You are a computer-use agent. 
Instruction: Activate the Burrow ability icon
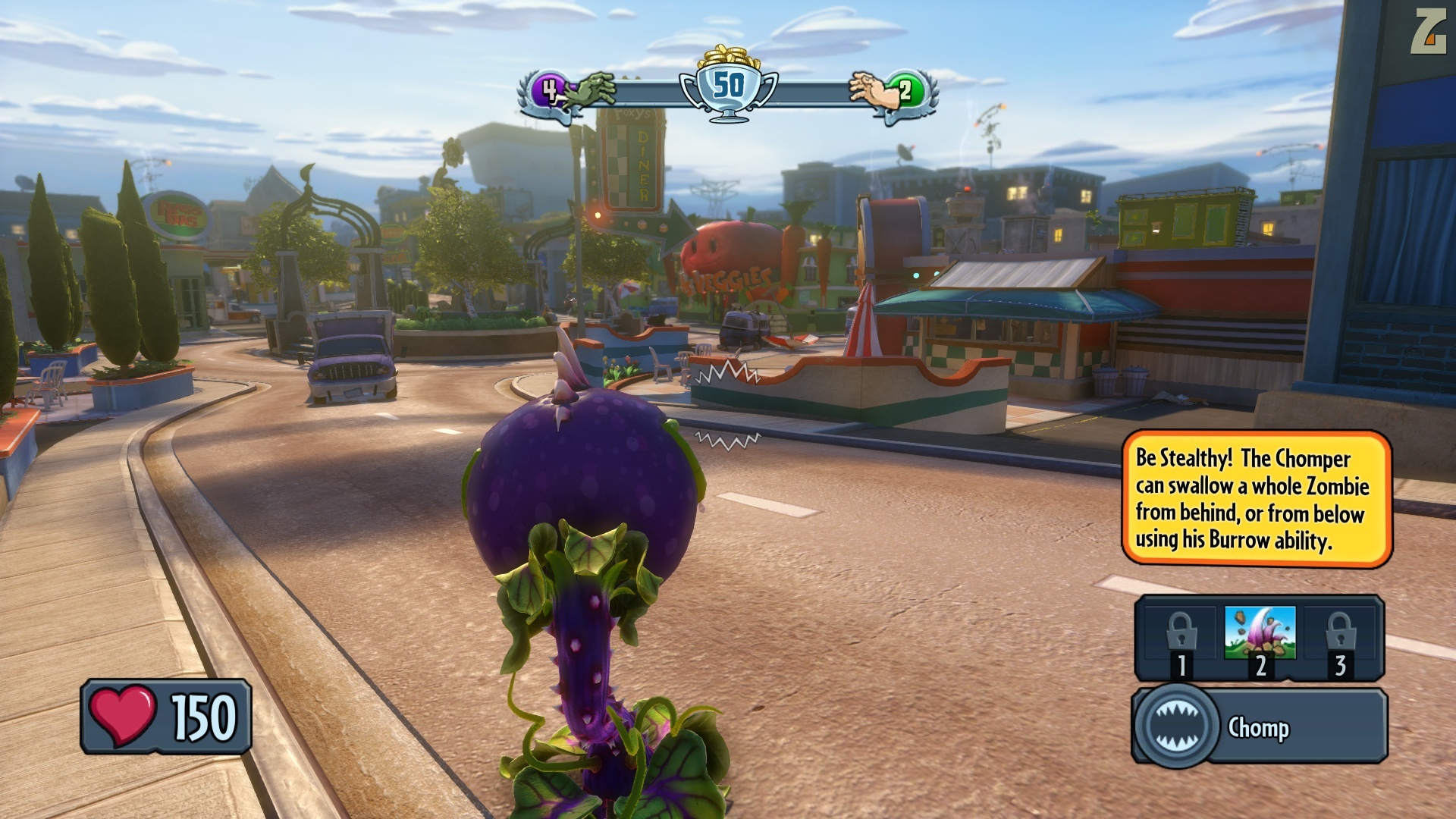[1260, 633]
